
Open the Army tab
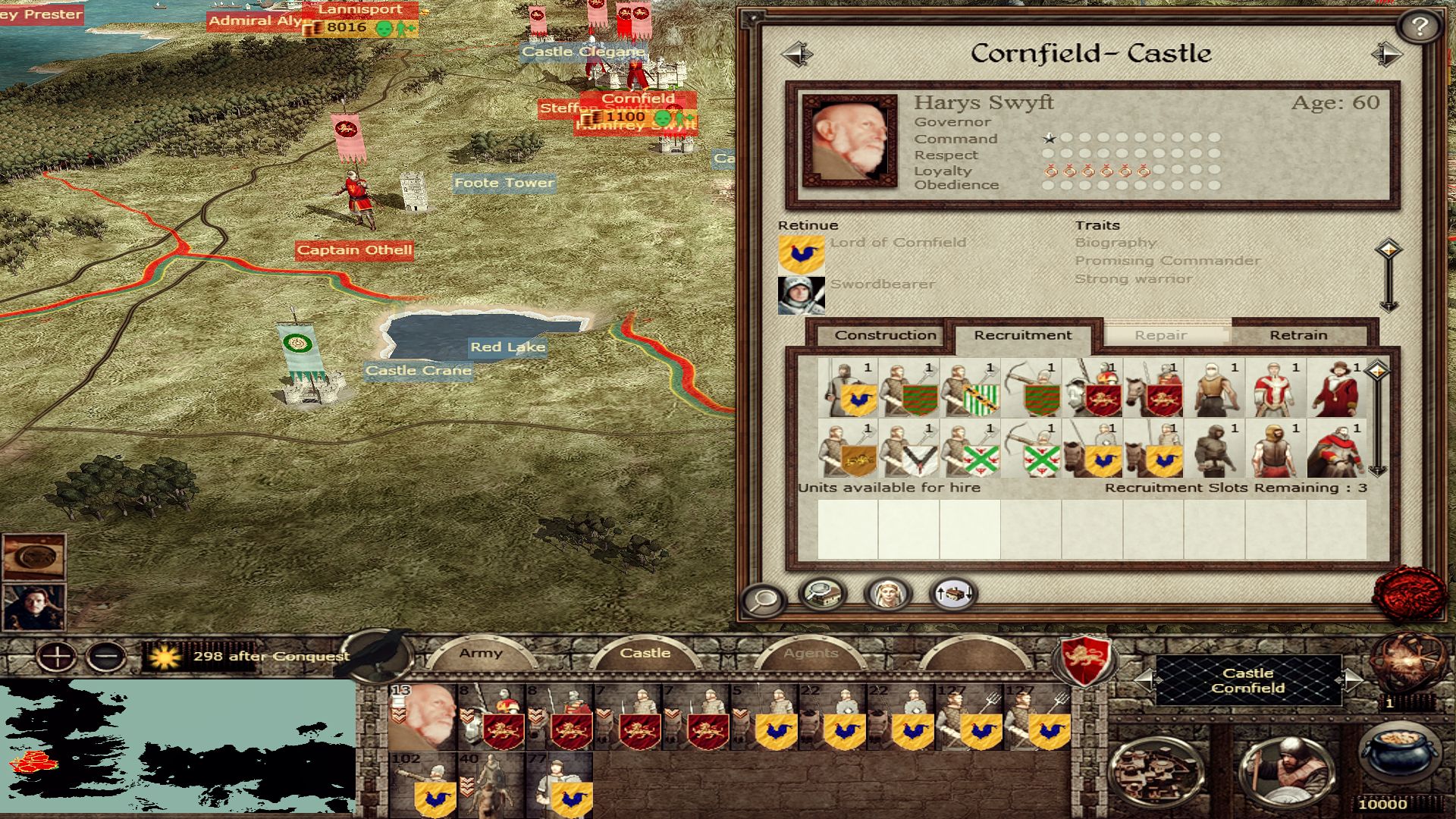480,653
